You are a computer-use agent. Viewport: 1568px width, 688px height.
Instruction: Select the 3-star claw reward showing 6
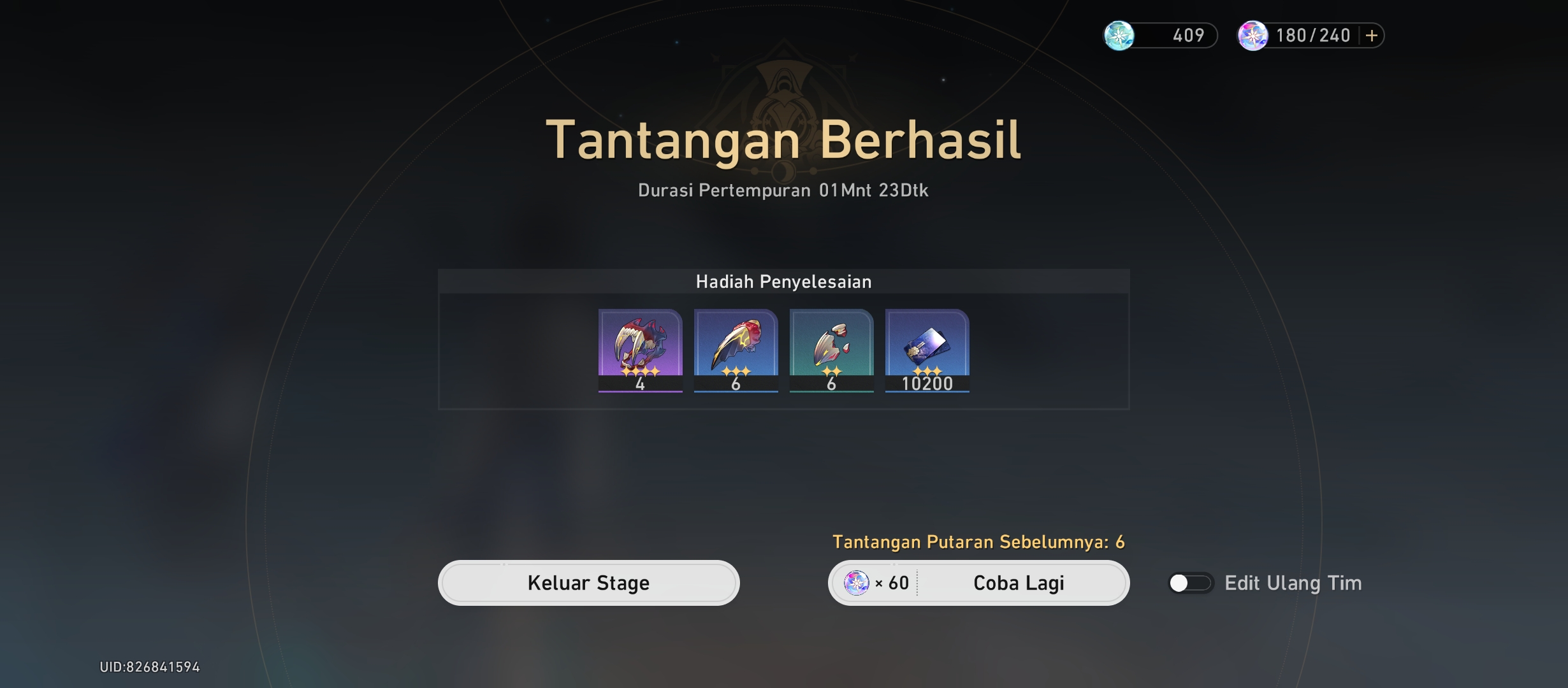coord(736,350)
